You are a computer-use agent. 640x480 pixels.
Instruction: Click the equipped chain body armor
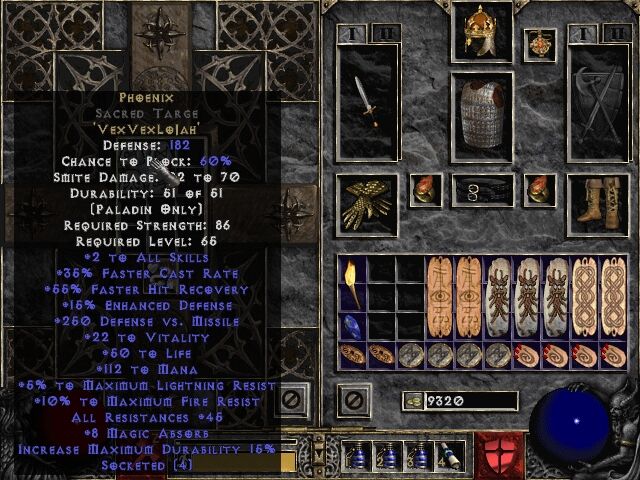point(481,116)
